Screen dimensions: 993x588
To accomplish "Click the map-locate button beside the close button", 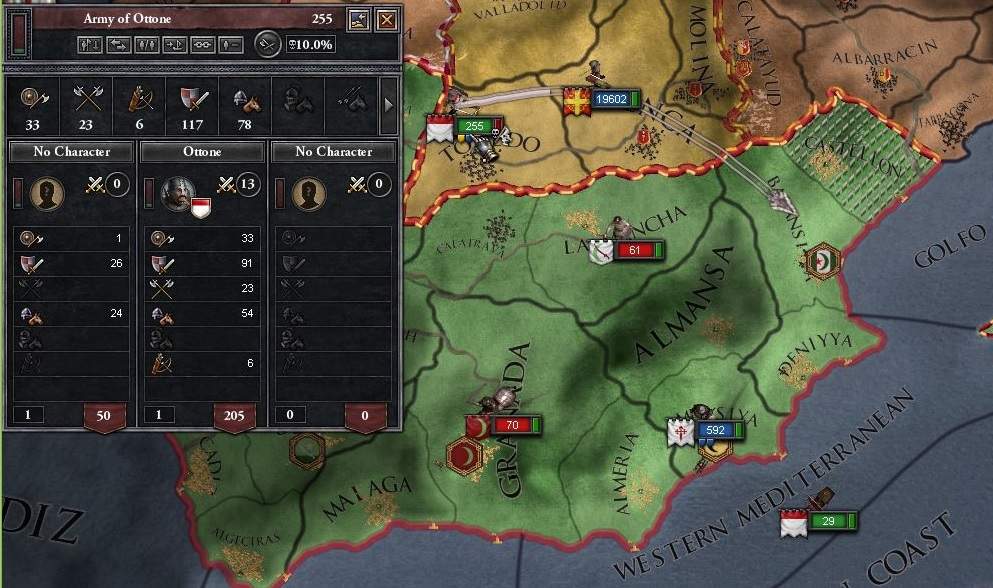I will click(x=358, y=19).
